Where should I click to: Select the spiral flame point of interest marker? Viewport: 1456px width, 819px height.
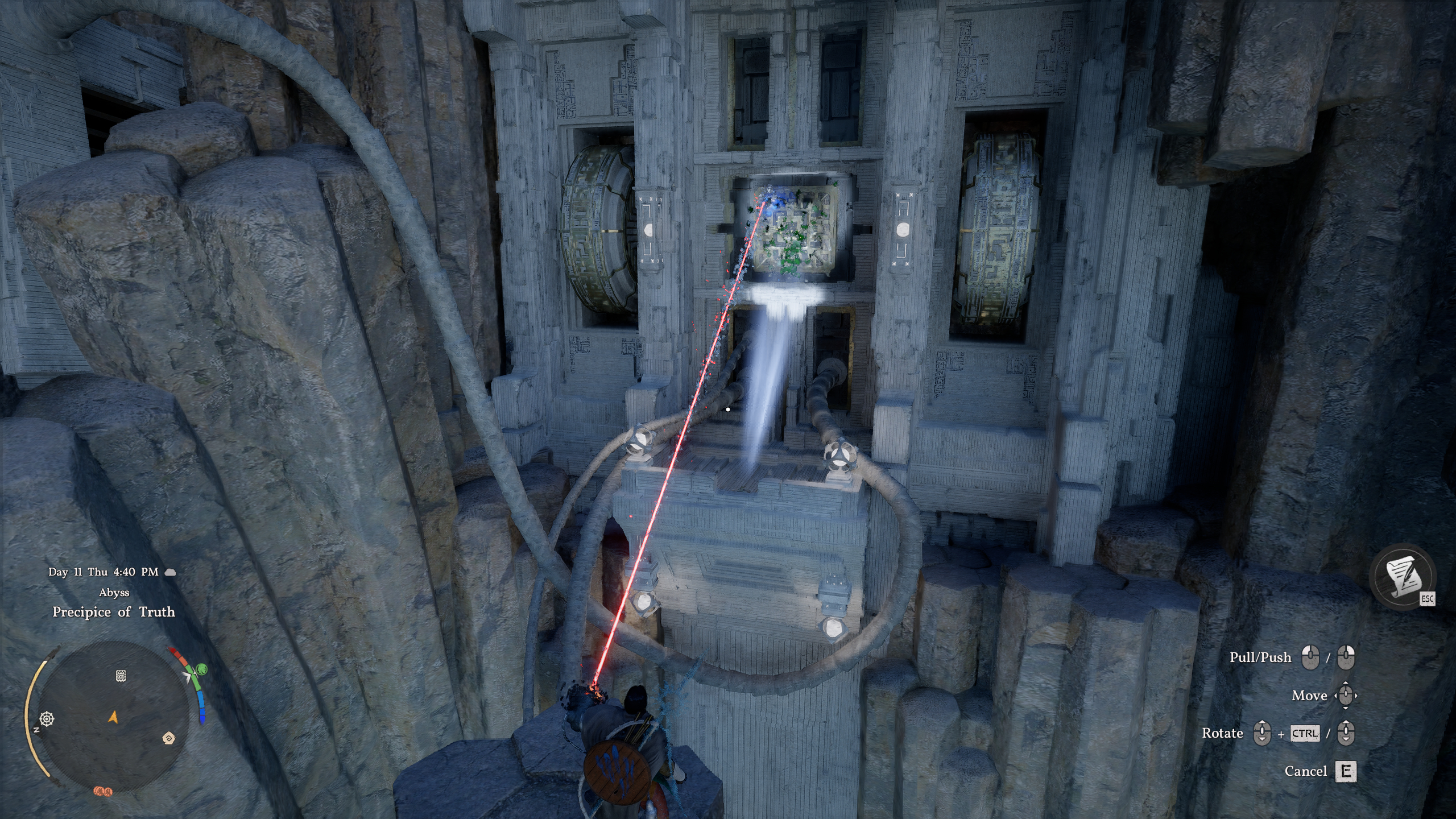pyautogui.click(x=169, y=739)
